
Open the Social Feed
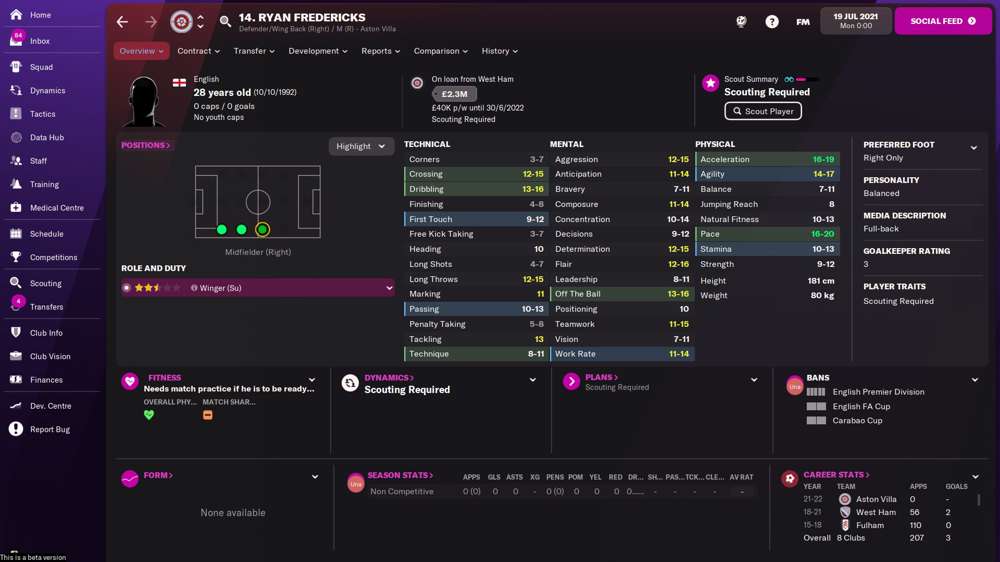click(943, 21)
